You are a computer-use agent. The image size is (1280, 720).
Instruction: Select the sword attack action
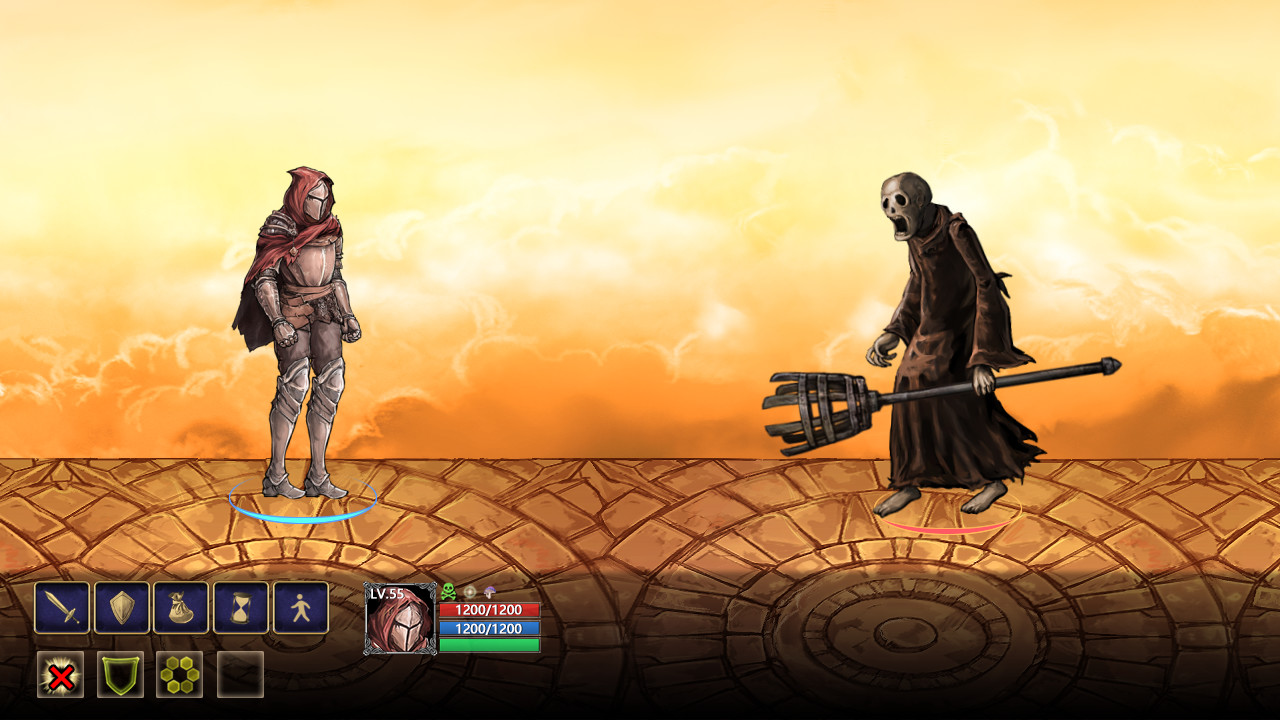pos(62,607)
